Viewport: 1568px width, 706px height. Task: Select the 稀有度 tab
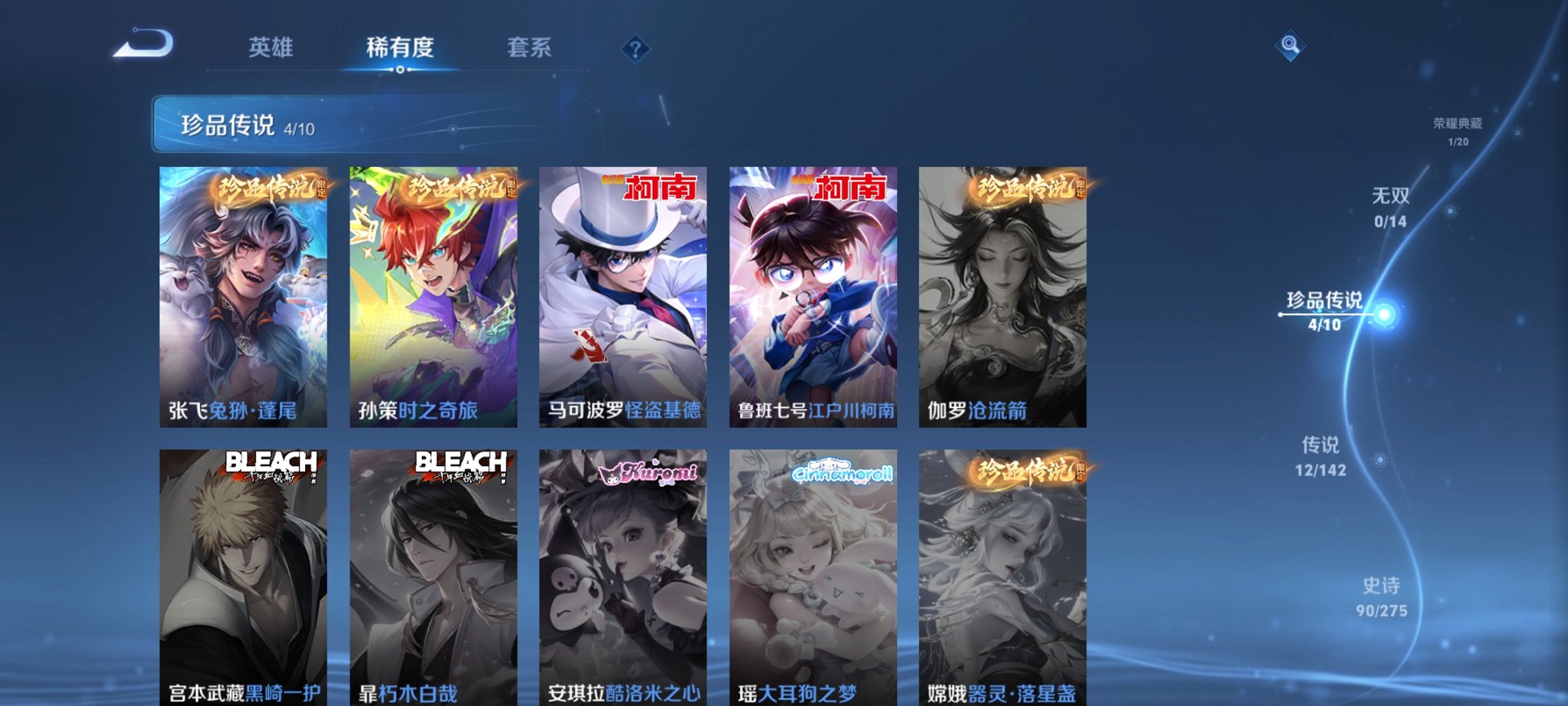(400, 48)
